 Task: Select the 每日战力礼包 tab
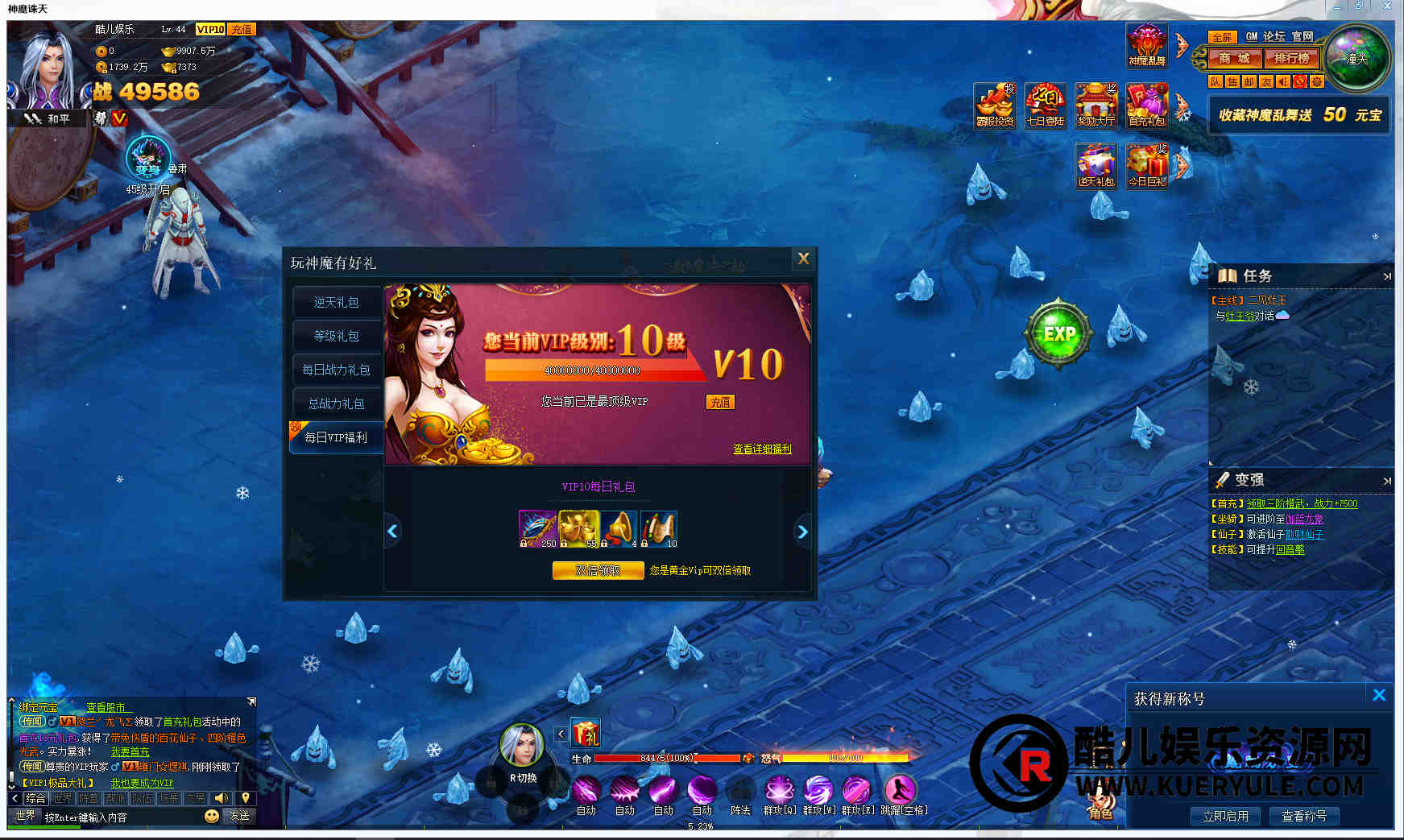[336, 370]
